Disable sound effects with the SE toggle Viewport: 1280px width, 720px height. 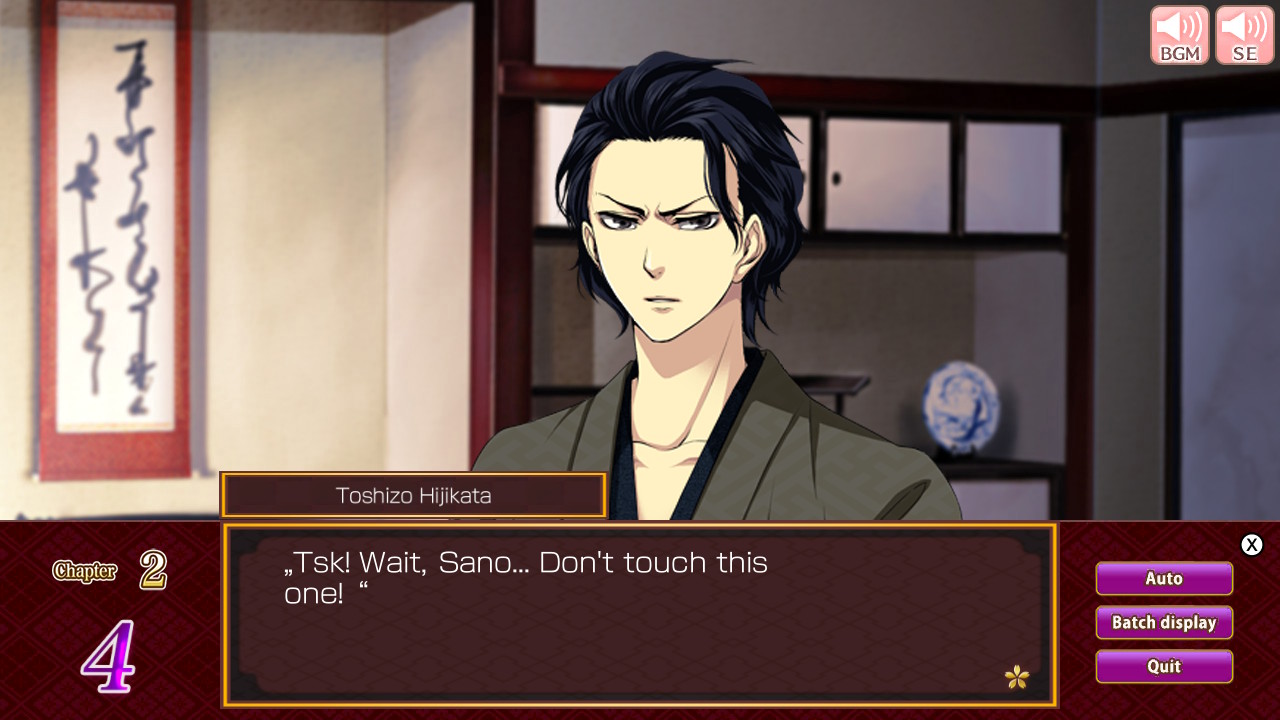(1243, 34)
